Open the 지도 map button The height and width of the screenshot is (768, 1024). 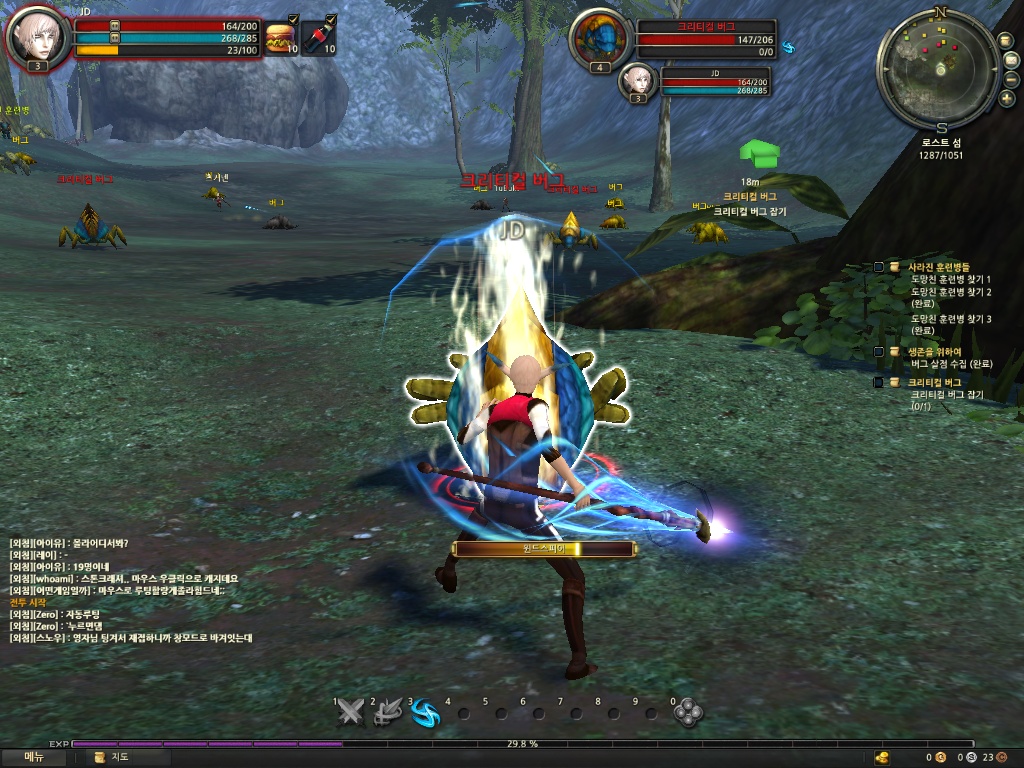[112, 757]
